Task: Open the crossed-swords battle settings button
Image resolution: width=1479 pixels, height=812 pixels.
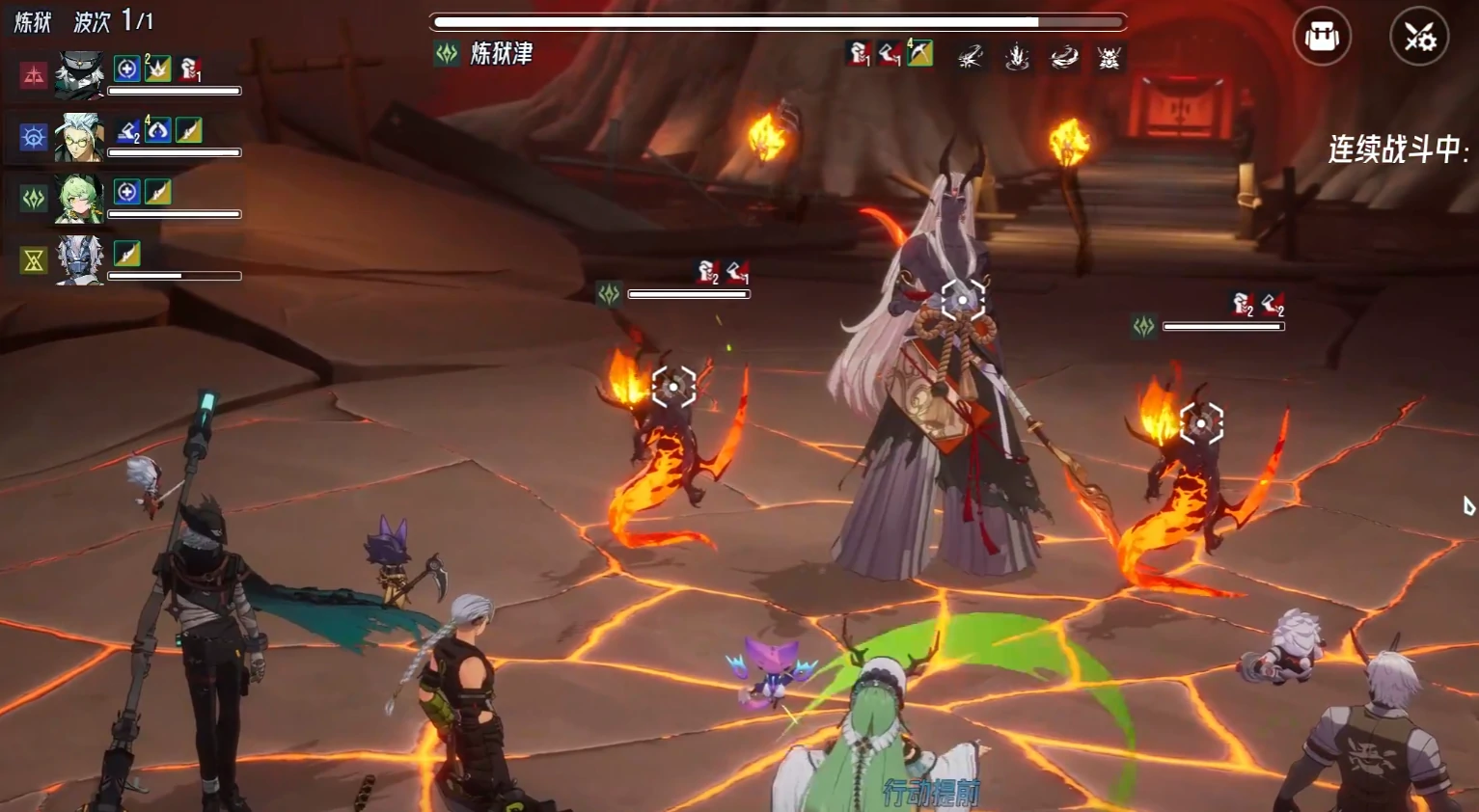Action: point(1418,37)
